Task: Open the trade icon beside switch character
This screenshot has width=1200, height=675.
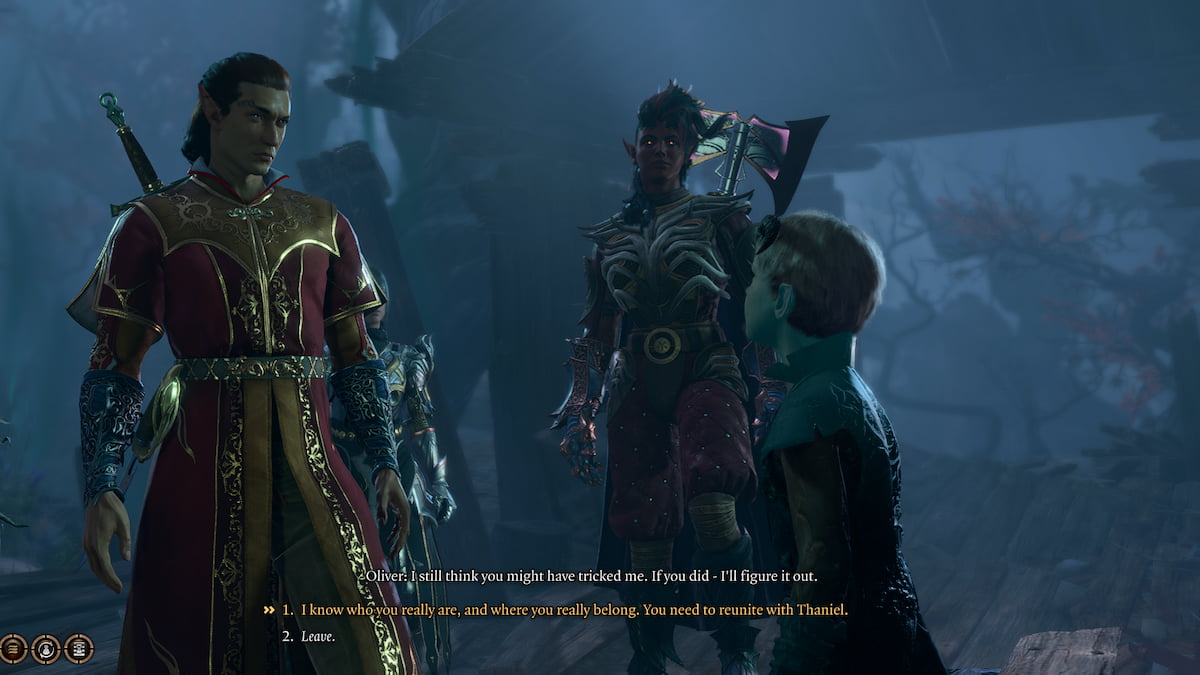Action: pos(79,649)
